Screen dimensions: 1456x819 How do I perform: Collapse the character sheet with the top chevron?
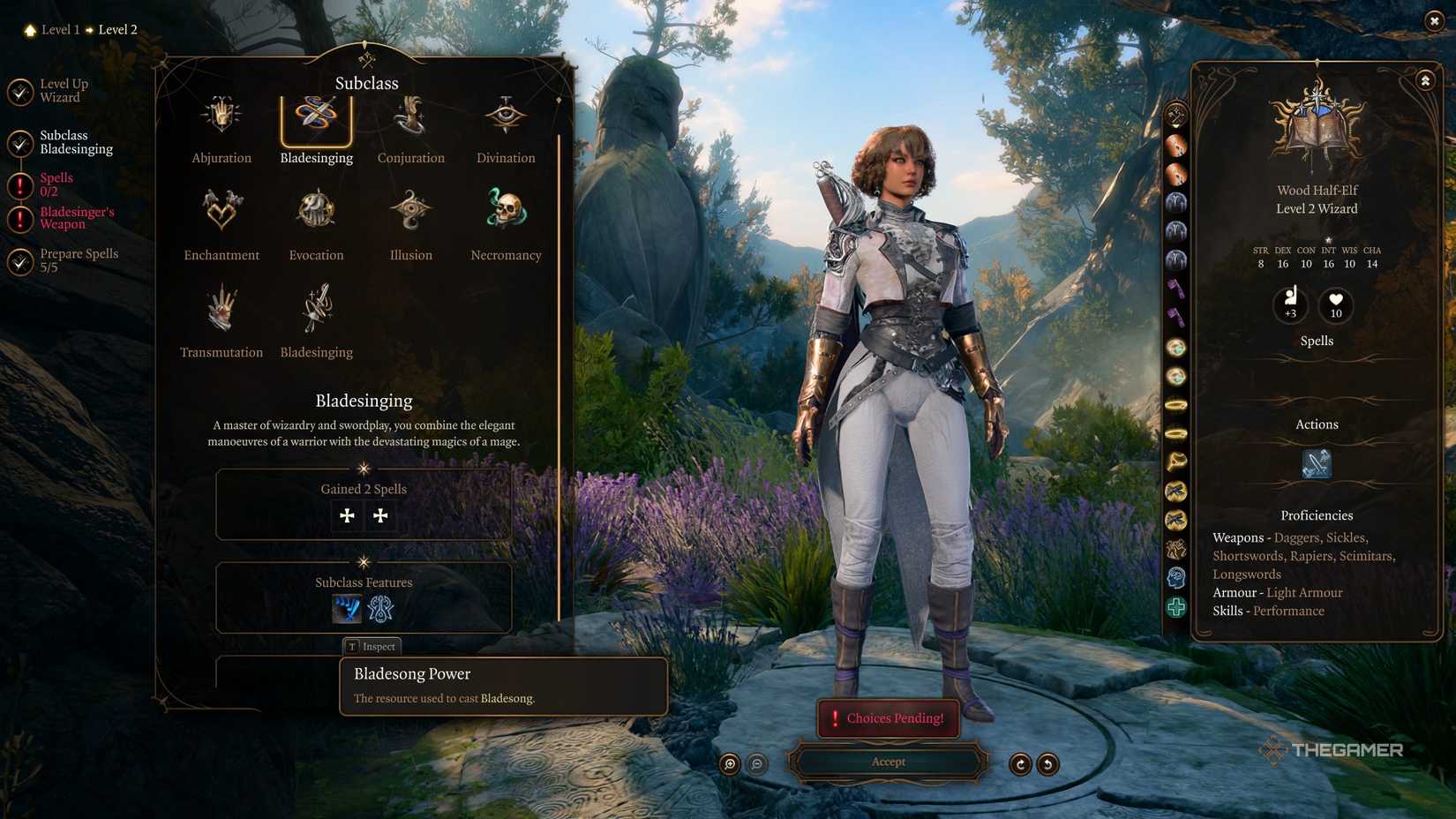(x=1424, y=80)
